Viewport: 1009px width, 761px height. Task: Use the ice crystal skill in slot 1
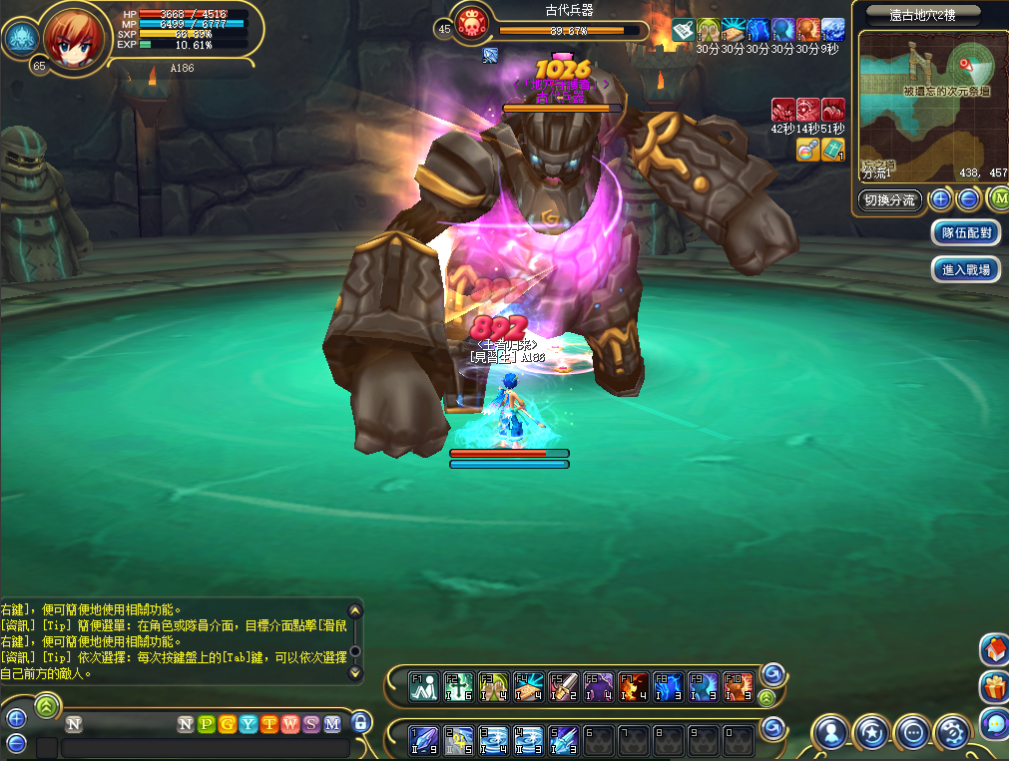424,739
